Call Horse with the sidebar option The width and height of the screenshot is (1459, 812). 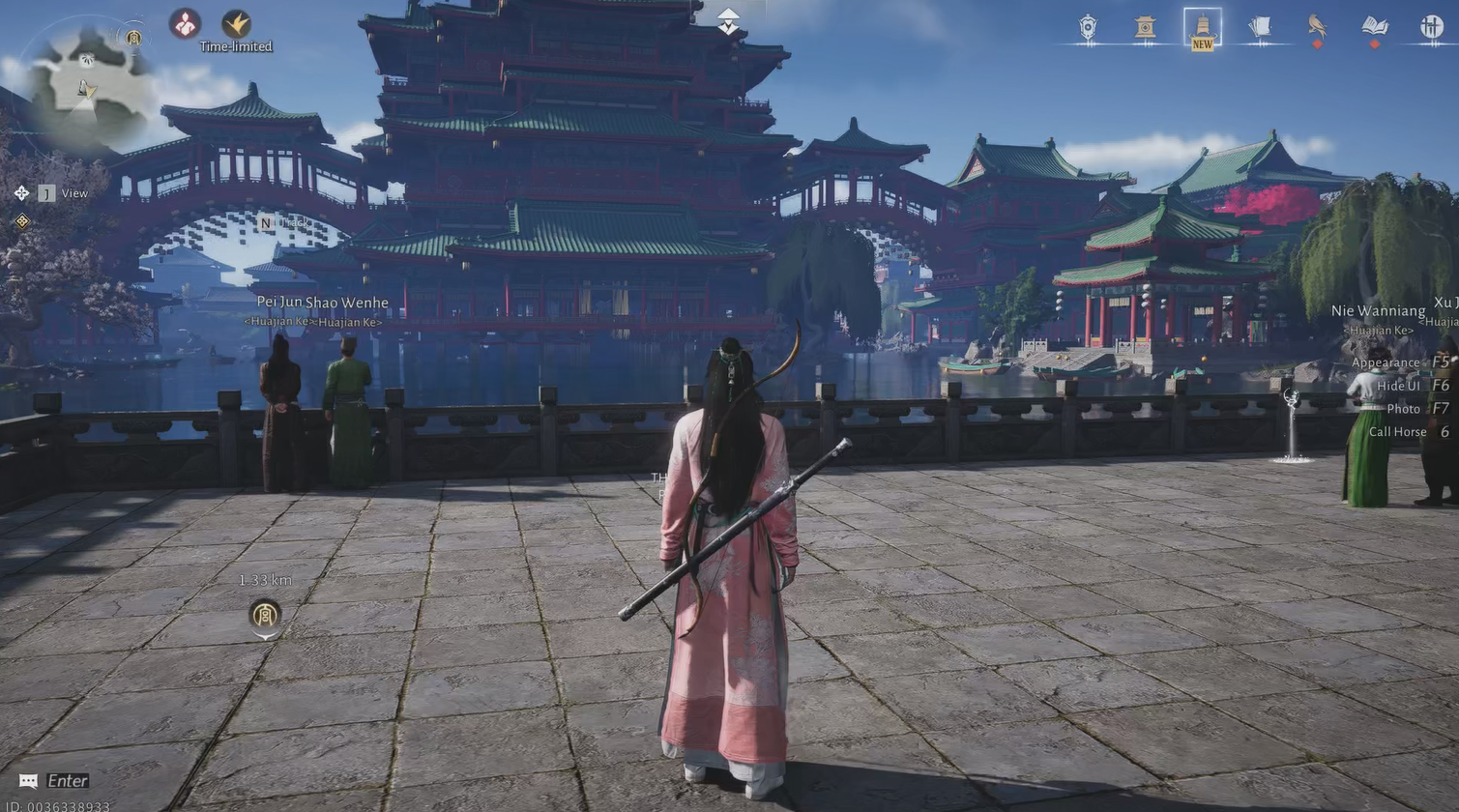[1397, 431]
